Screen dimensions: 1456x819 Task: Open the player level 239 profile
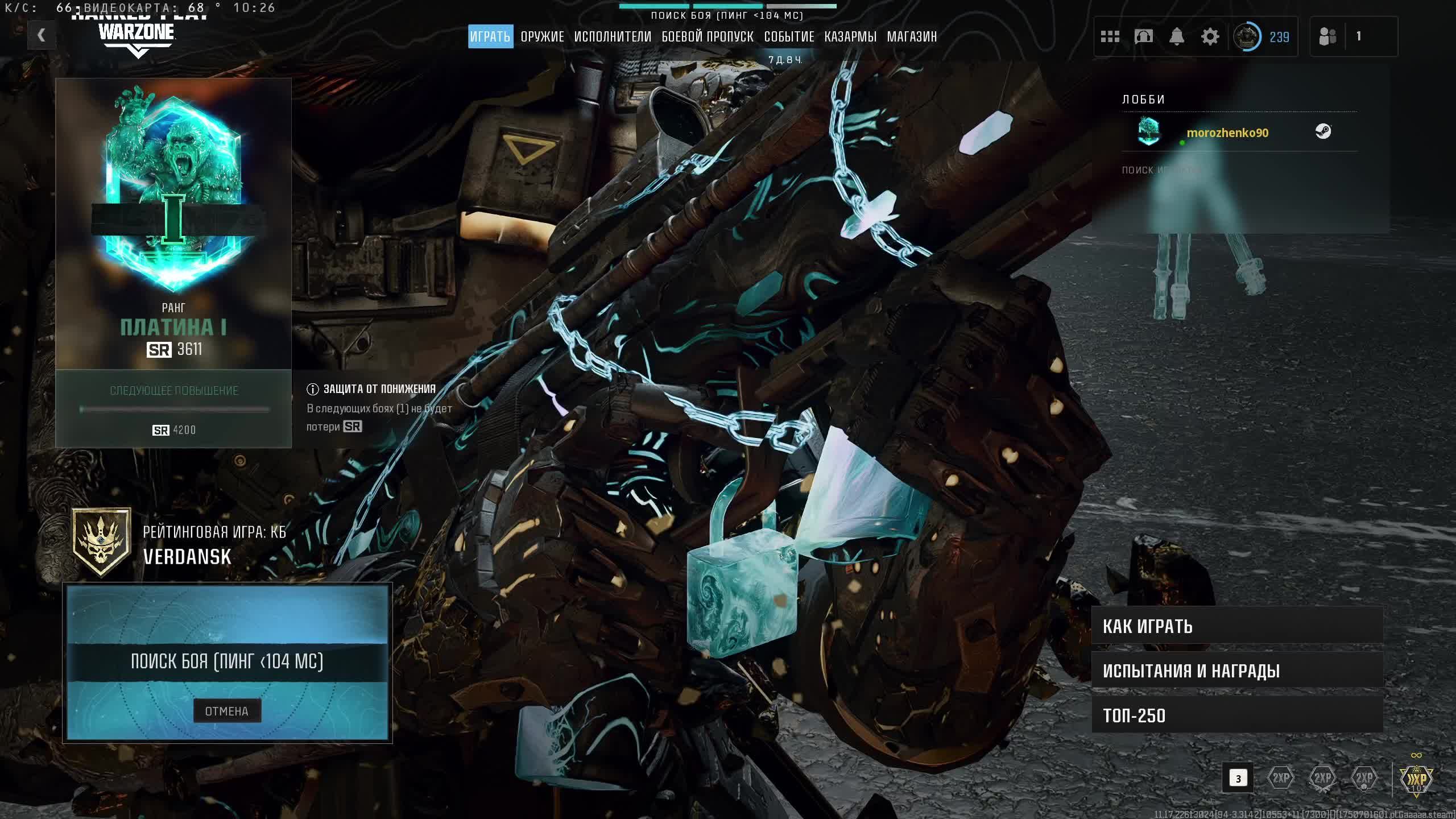click(x=1261, y=37)
